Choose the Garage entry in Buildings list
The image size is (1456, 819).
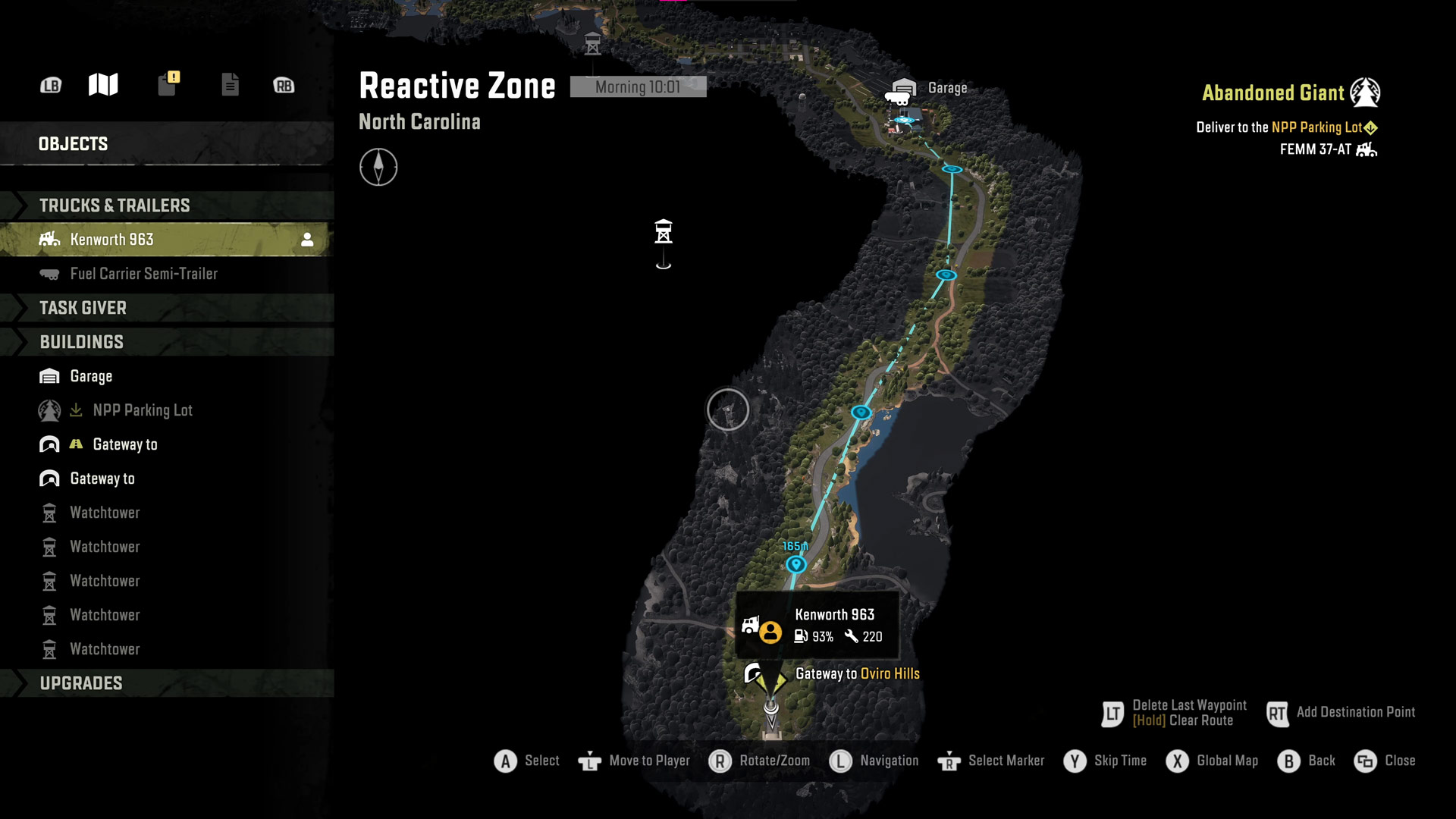(91, 376)
